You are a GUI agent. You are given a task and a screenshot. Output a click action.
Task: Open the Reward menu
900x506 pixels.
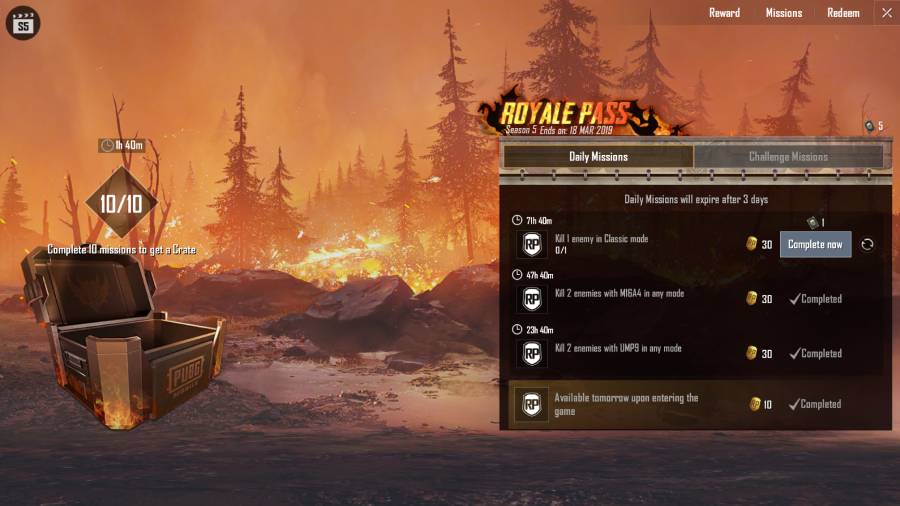pos(724,13)
